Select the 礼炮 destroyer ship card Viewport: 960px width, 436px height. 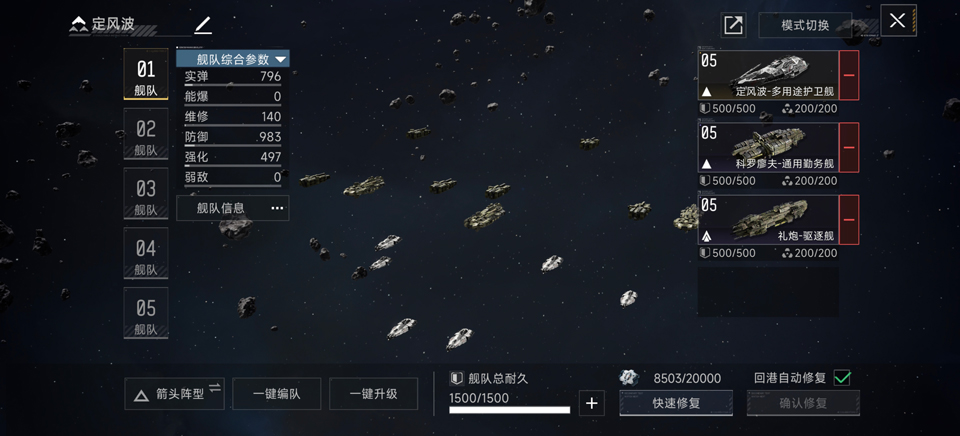[768, 220]
